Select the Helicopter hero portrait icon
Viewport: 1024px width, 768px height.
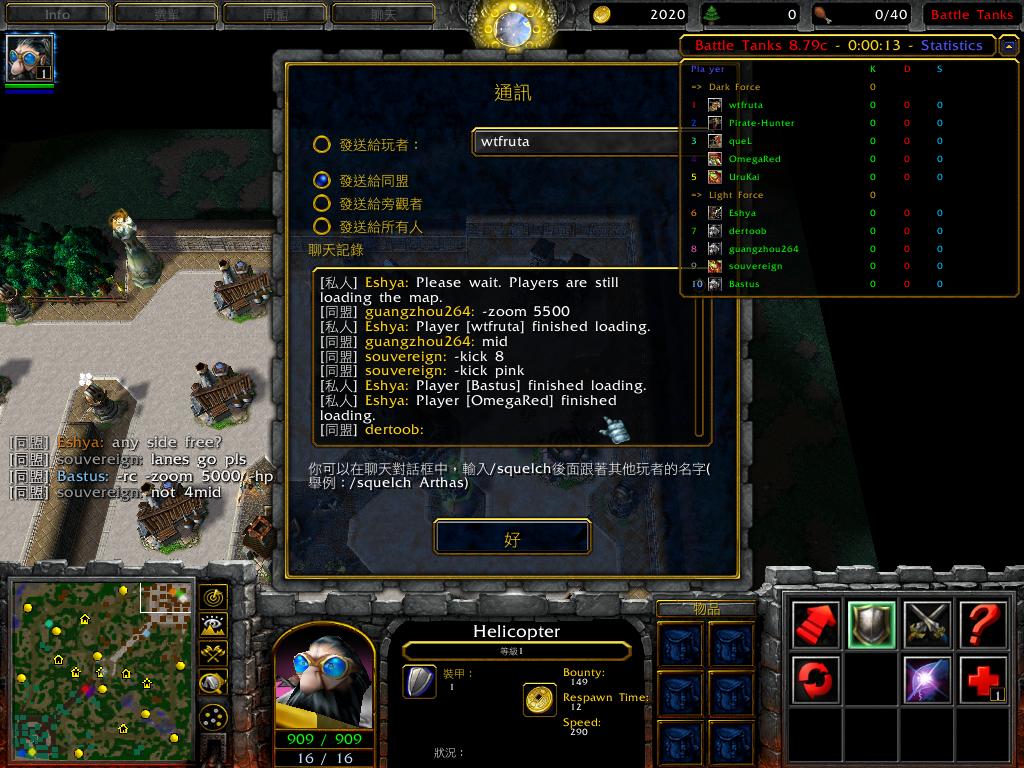[x=30, y=59]
